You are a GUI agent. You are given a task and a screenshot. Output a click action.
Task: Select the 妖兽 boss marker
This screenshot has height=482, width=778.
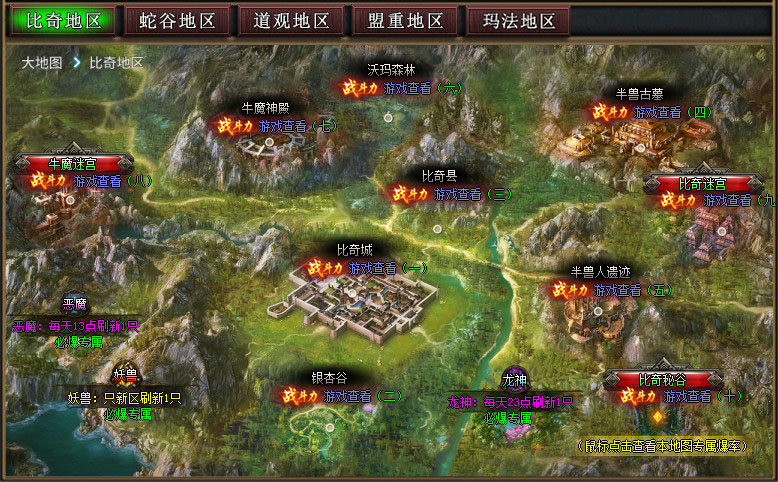point(125,376)
